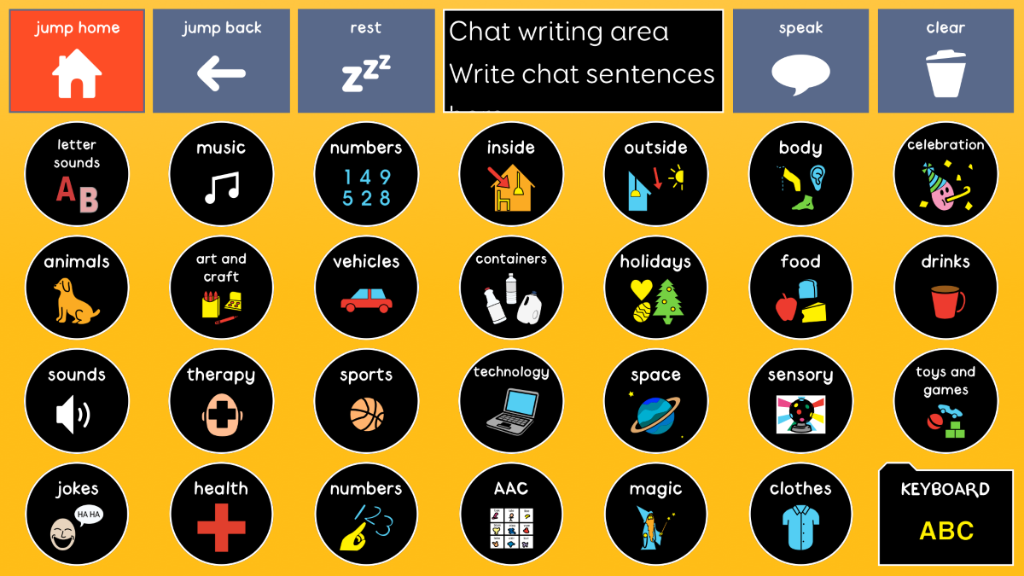Open the toys and games category
1024x576 pixels.
click(945, 402)
